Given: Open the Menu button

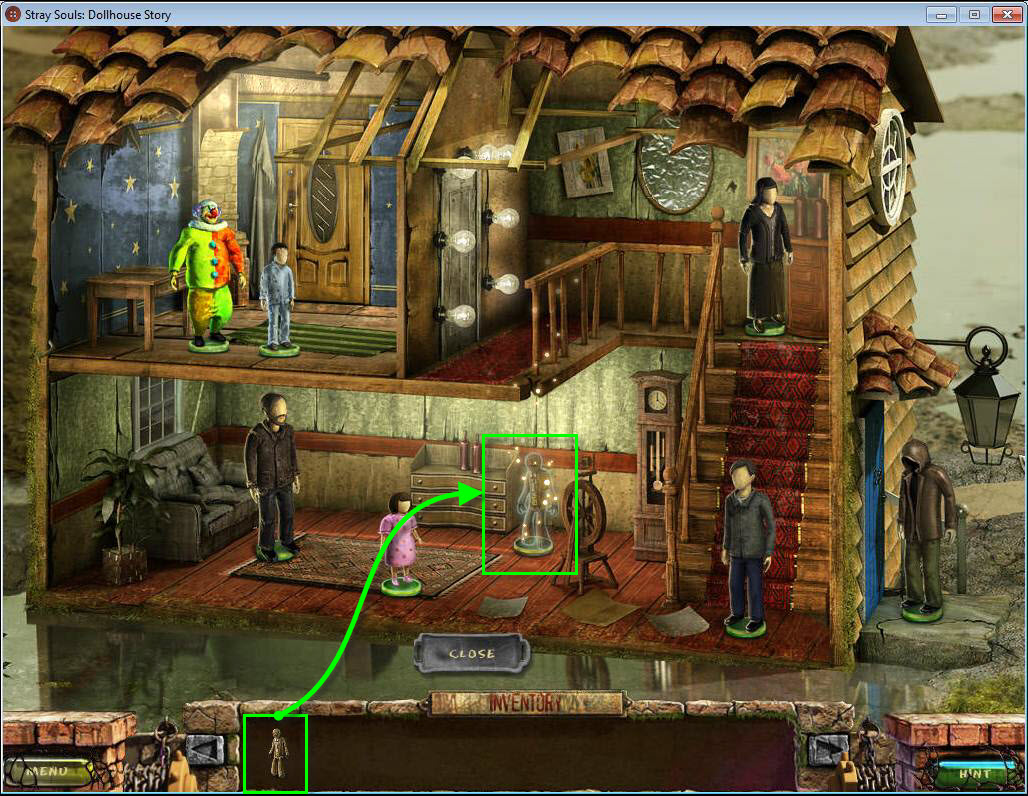Looking at the screenshot, I should tap(49, 771).
